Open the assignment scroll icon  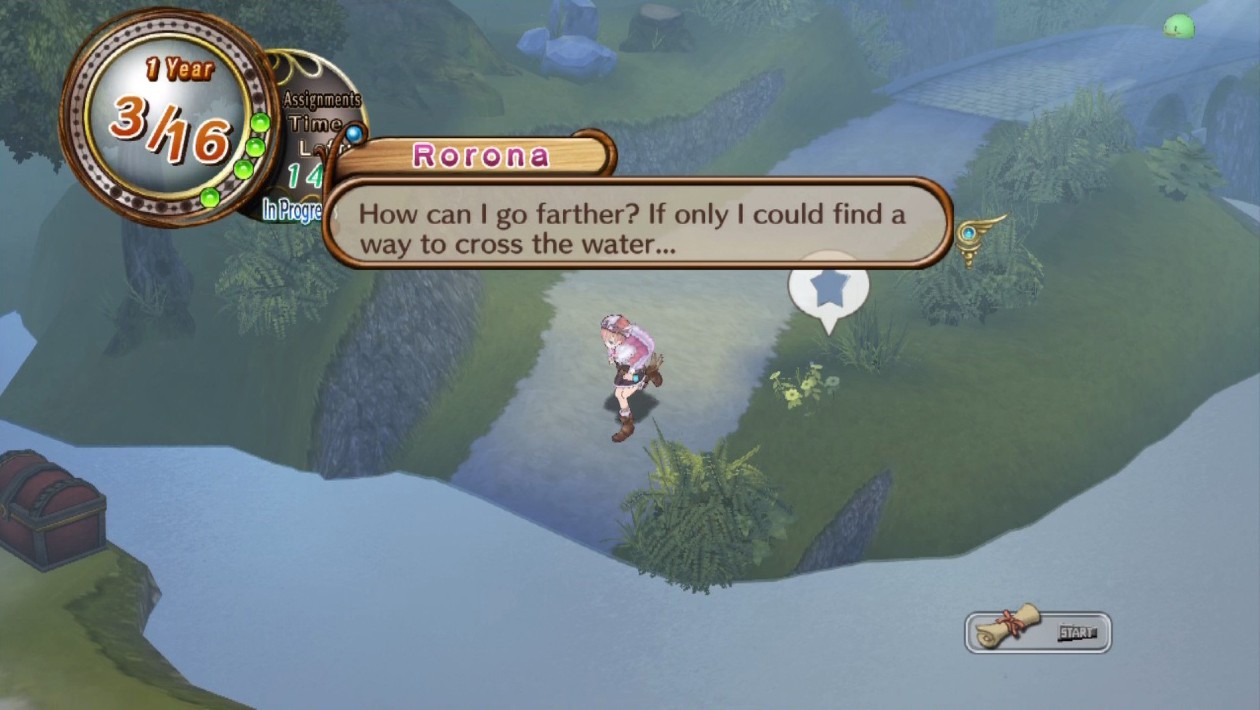[x=1008, y=630]
